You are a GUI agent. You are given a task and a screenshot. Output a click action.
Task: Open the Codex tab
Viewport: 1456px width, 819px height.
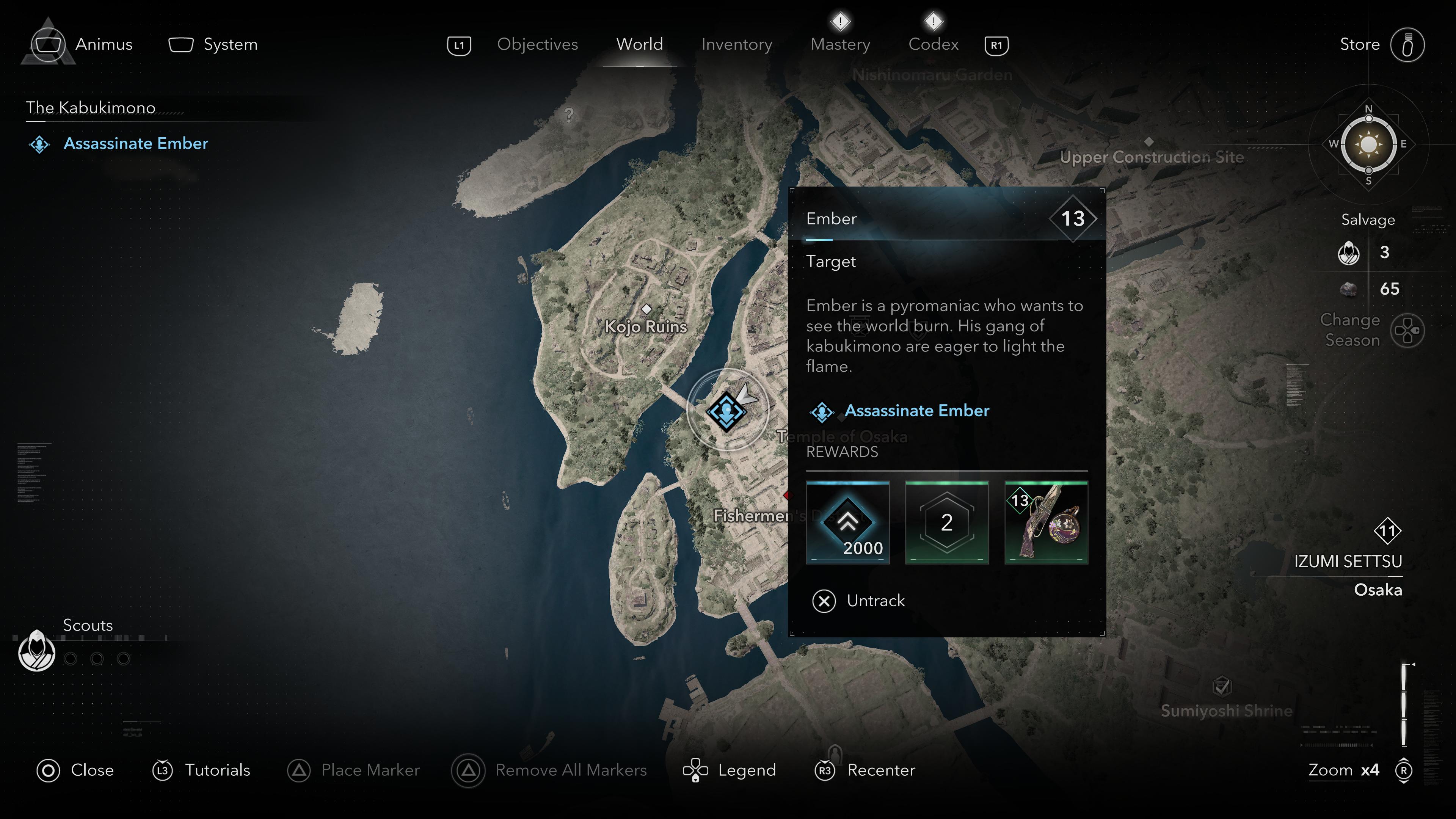(933, 44)
